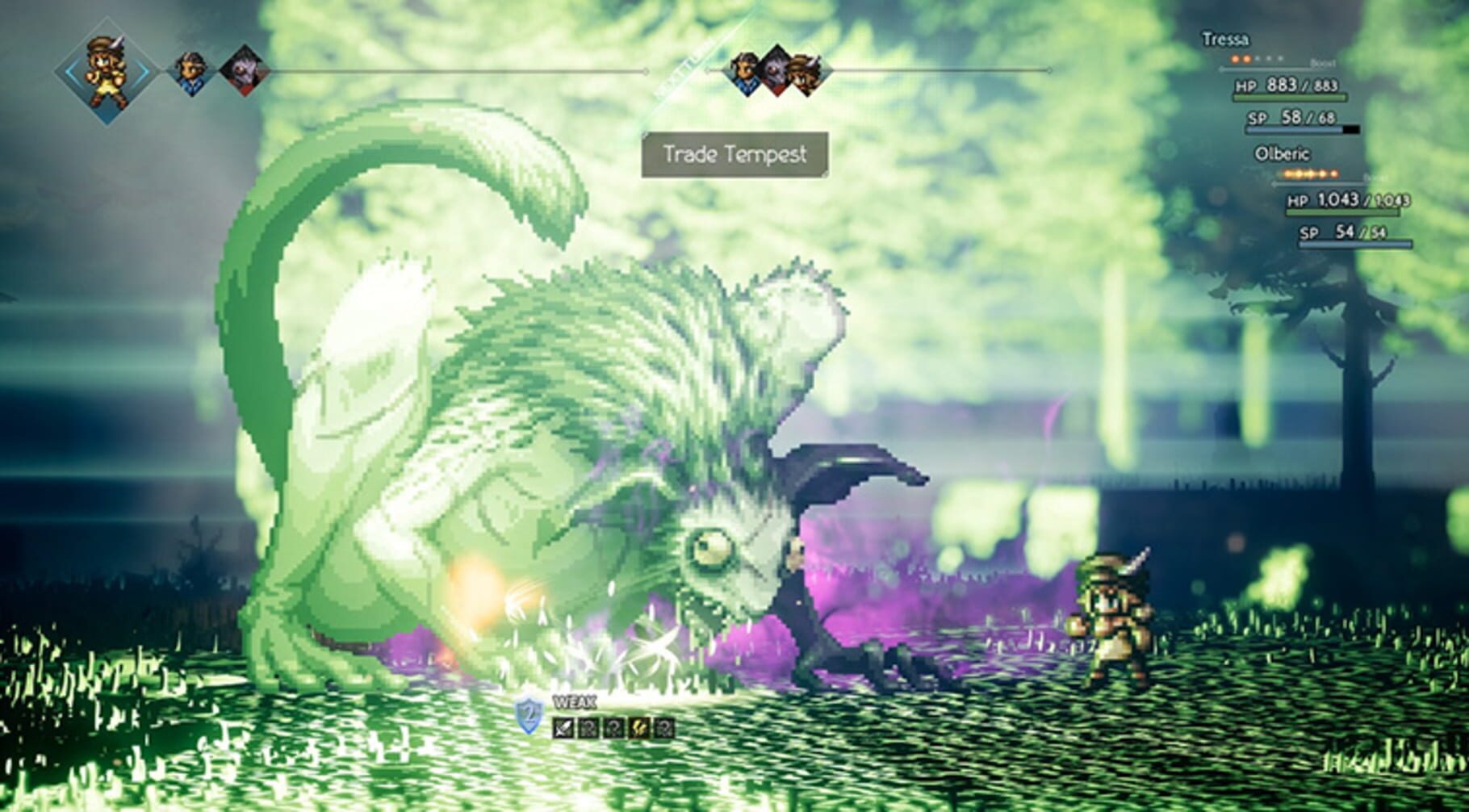Image resolution: width=1469 pixels, height=812 pixels.
Task: Click the WEAK status text
Action: (x=575, y=701)
